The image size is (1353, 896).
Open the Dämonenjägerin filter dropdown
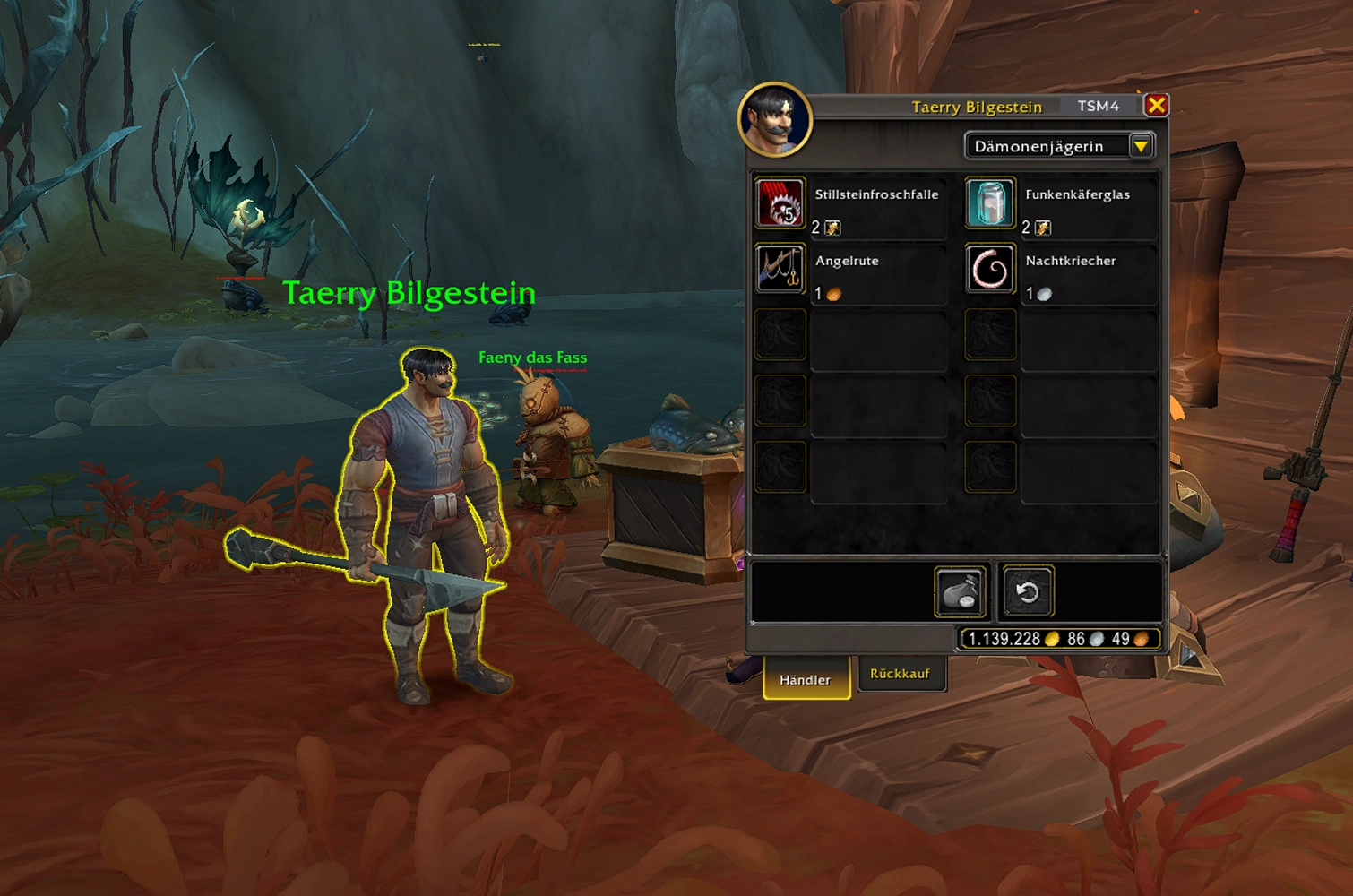click(x=1141, y=146)
